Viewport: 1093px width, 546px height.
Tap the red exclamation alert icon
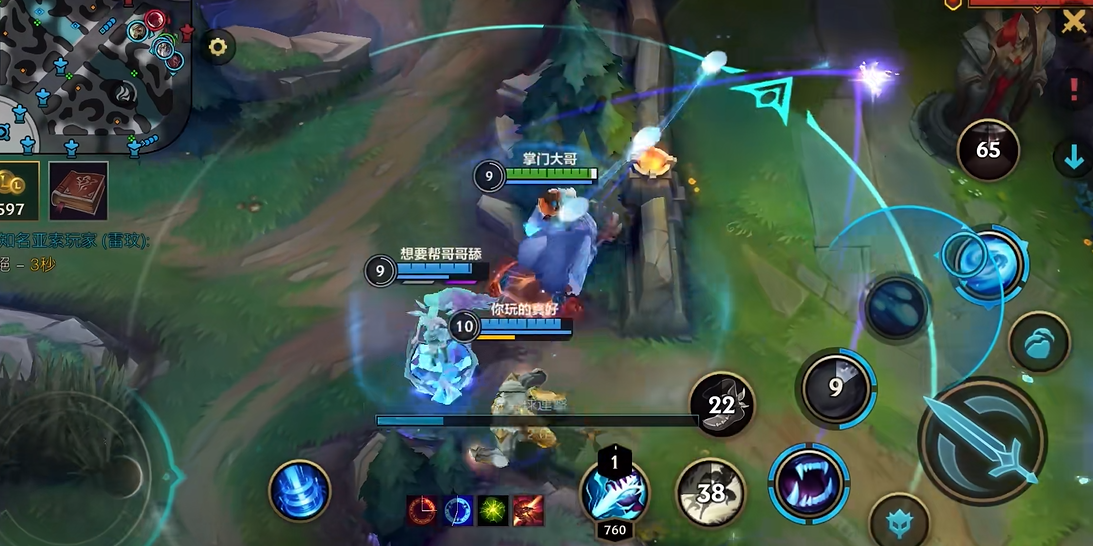click(x=1075, y=89)
